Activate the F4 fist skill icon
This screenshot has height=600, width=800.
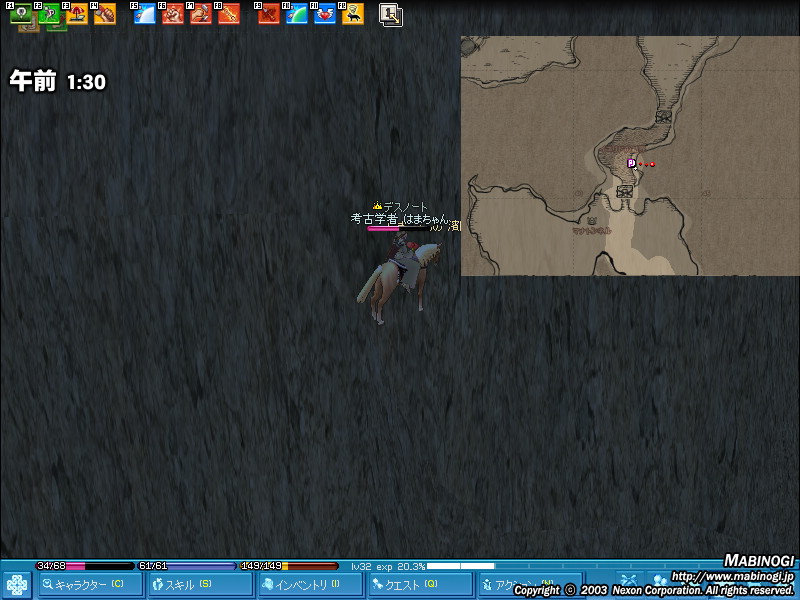point(105,14)
